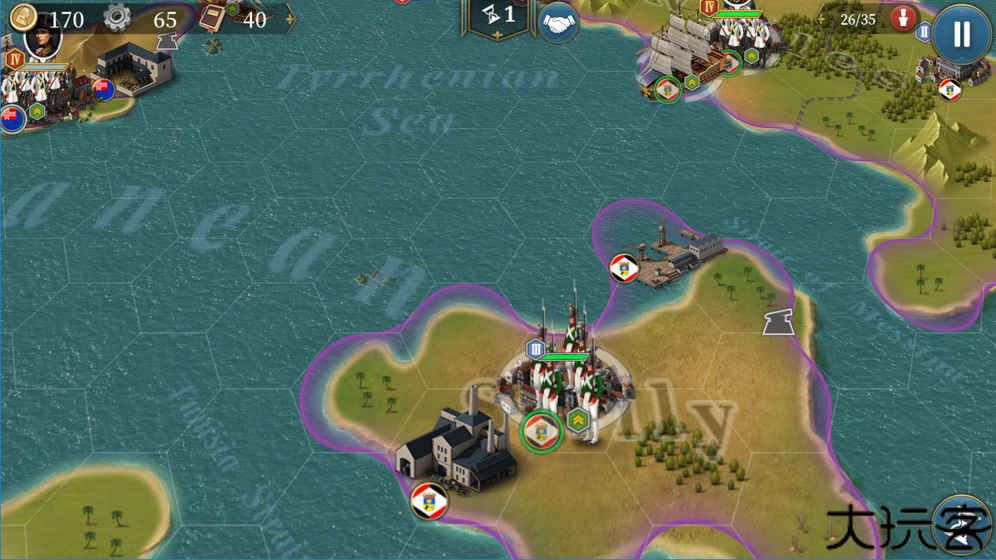Image resolution: width=996 pixels, height=560 pixels.
Task: Pause the game with the pause button
Action: click(x=961, y=34)
